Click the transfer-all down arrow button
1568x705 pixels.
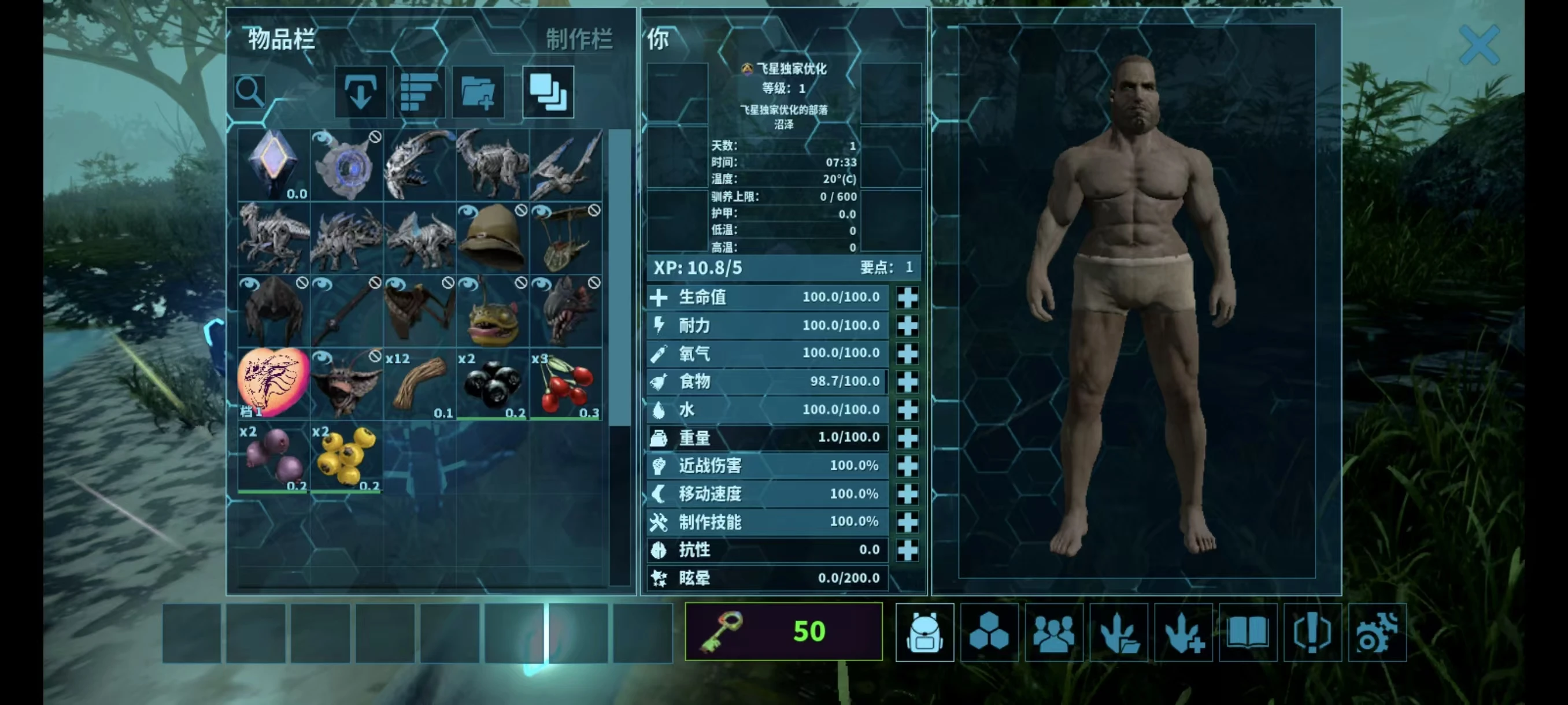[360, 92]
